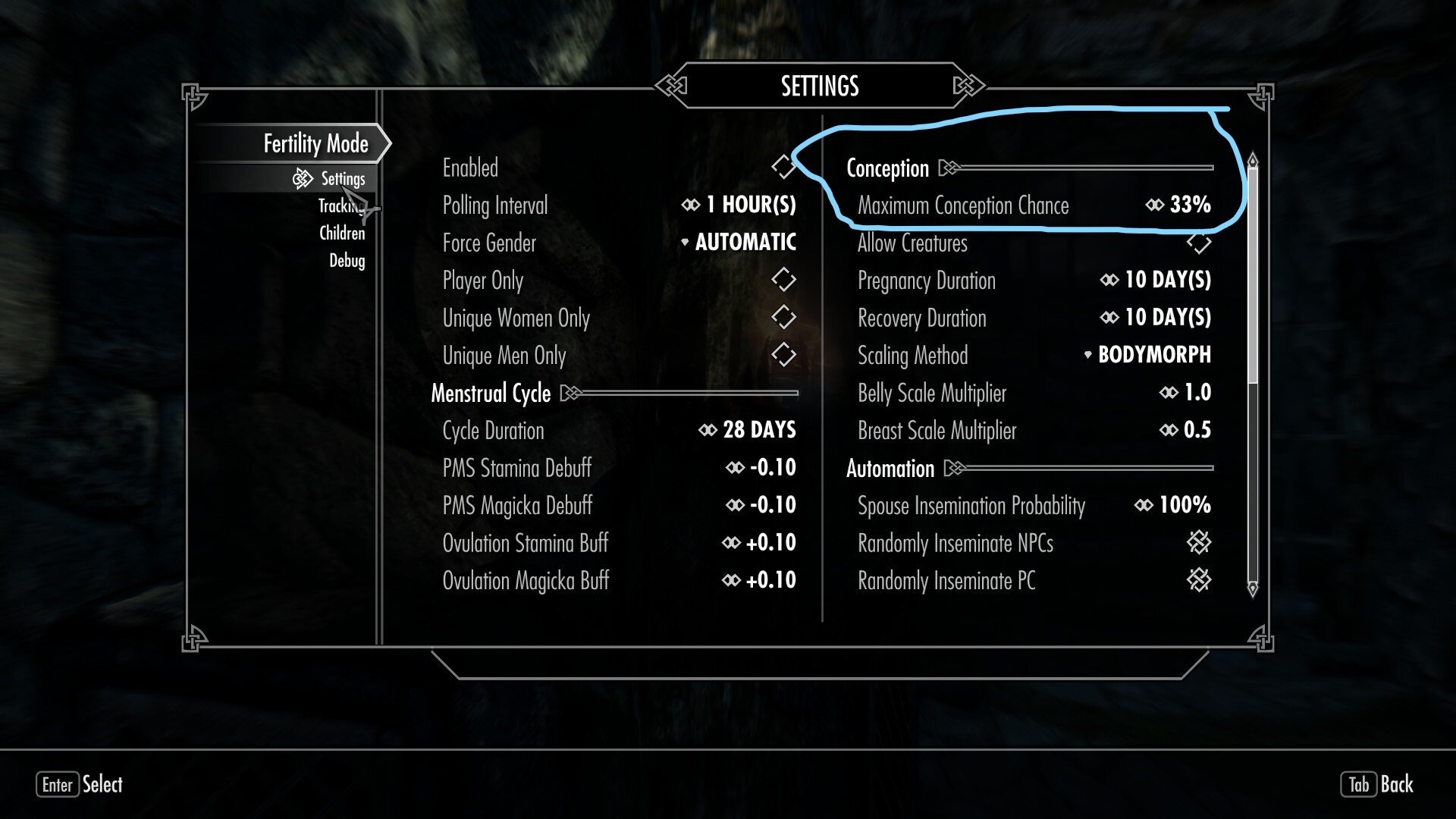Viewport: 1456px width, 819px height.
Task: Open the Children page
Action: 343,234
